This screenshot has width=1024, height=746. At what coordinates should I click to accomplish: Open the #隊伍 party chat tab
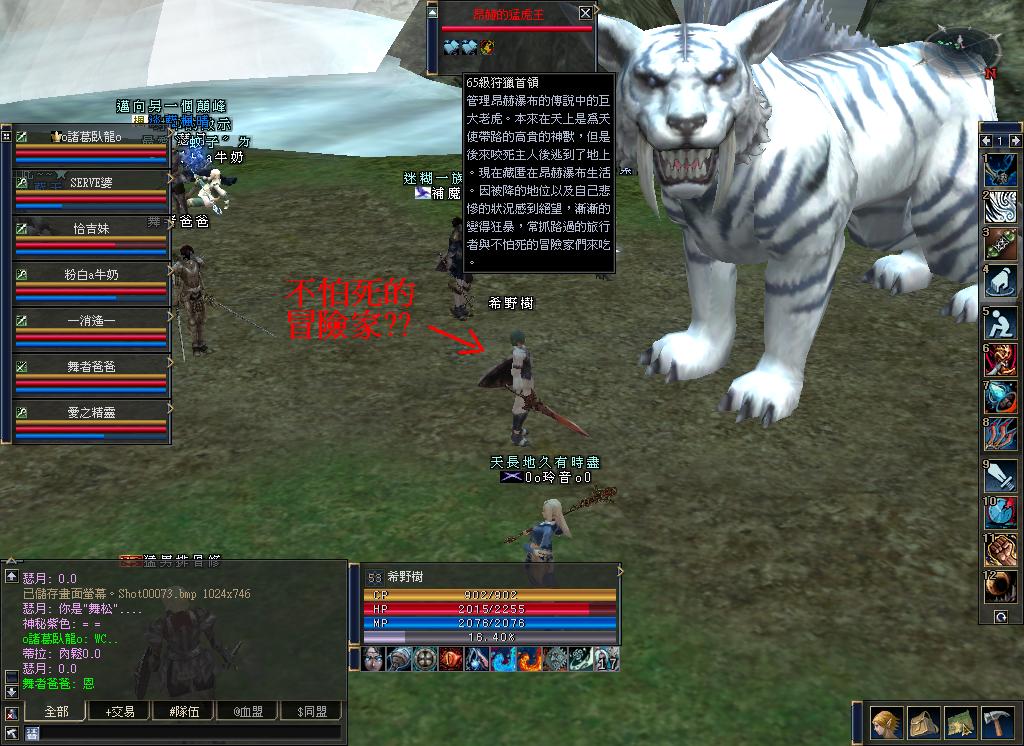coord(182,711)
